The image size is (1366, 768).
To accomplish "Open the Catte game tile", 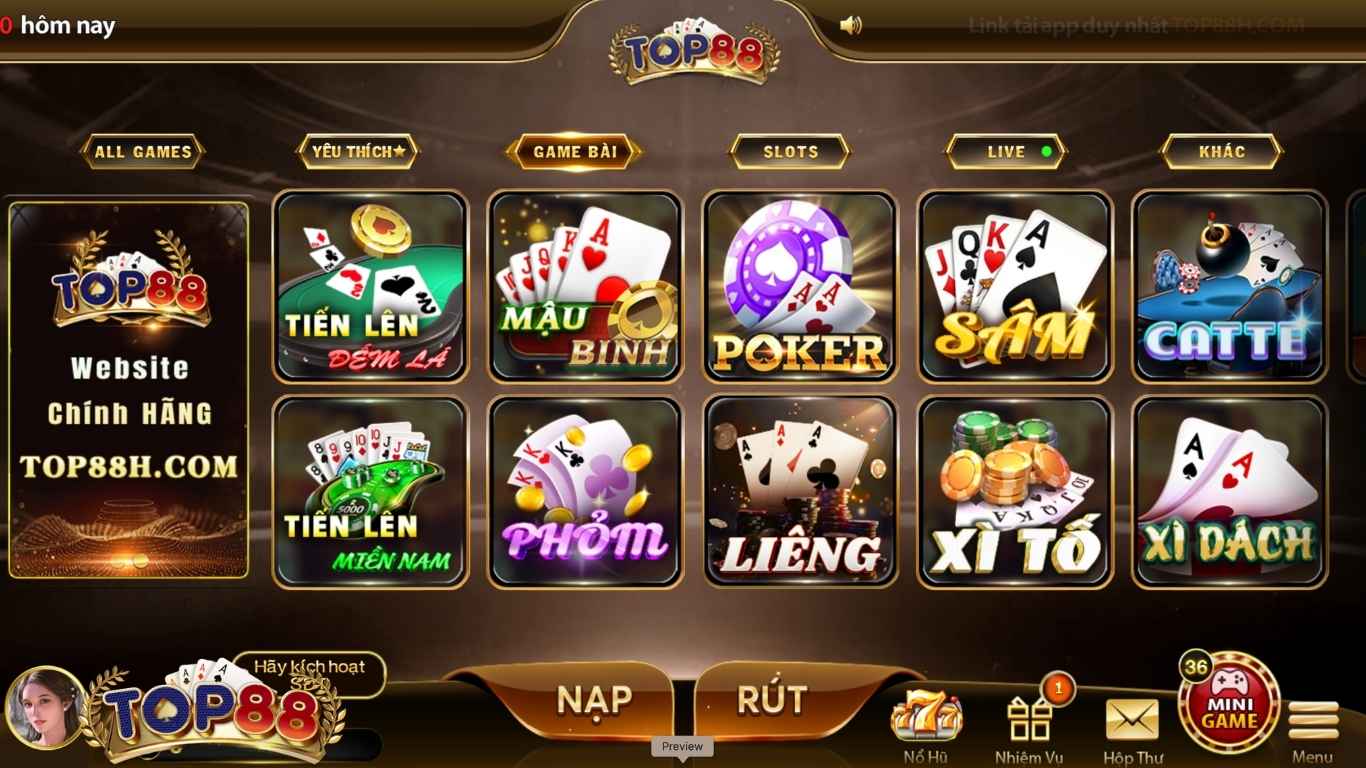I will pyautogui.click(x=1228, y=287).
